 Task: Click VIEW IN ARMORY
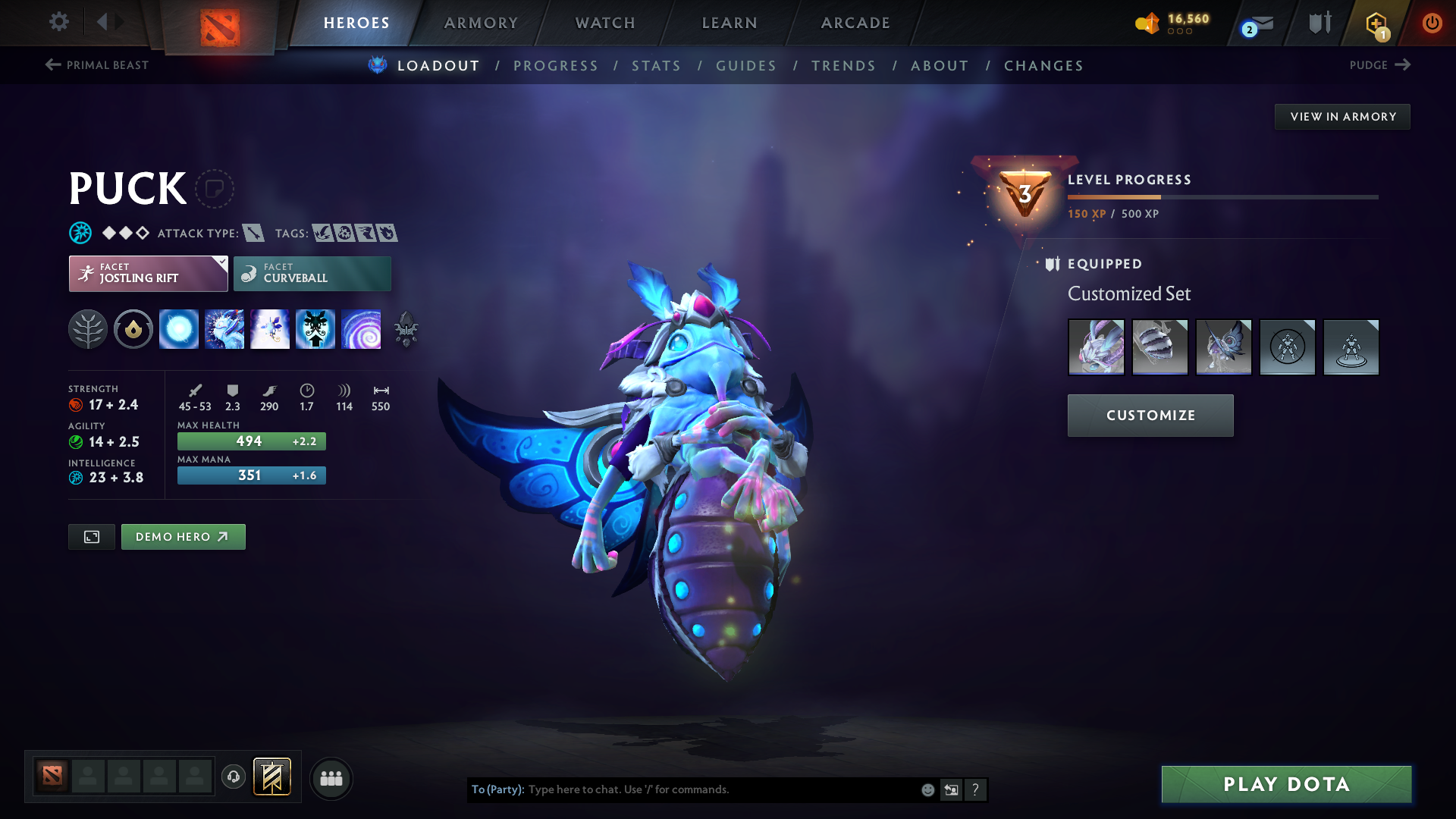click(1342, 116)
